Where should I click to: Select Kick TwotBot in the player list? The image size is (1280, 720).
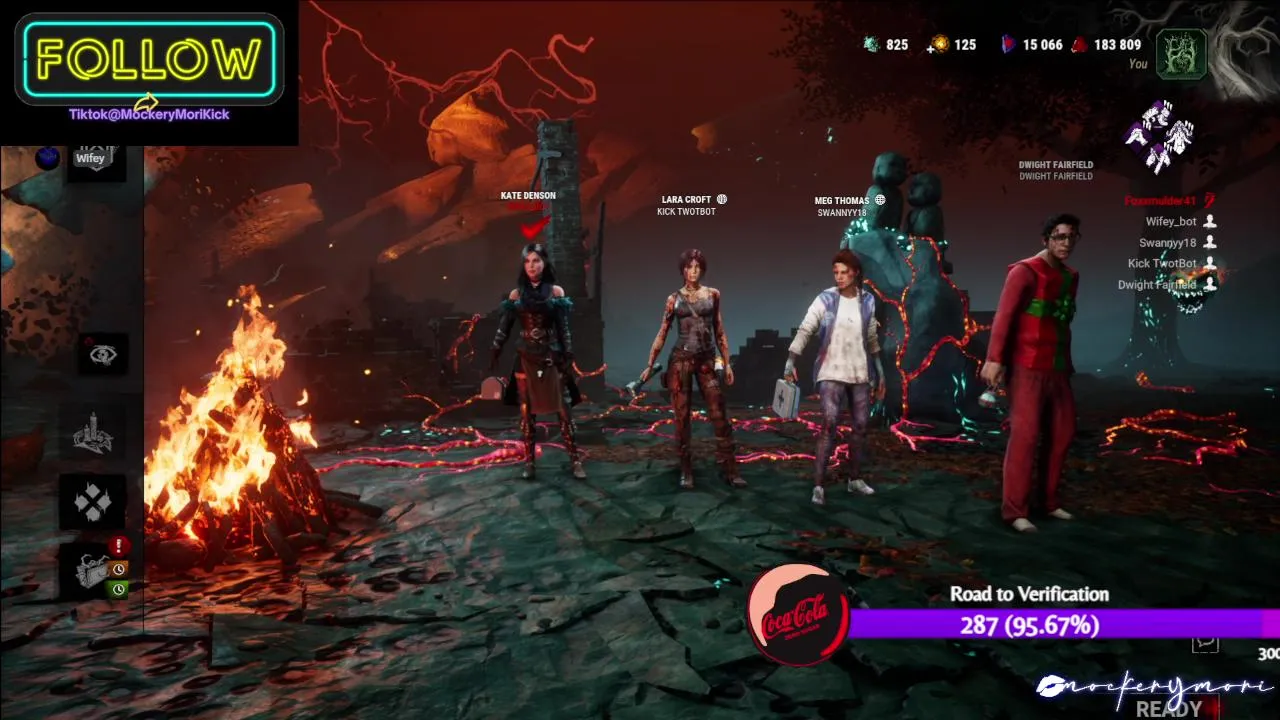pos(1162,264)
